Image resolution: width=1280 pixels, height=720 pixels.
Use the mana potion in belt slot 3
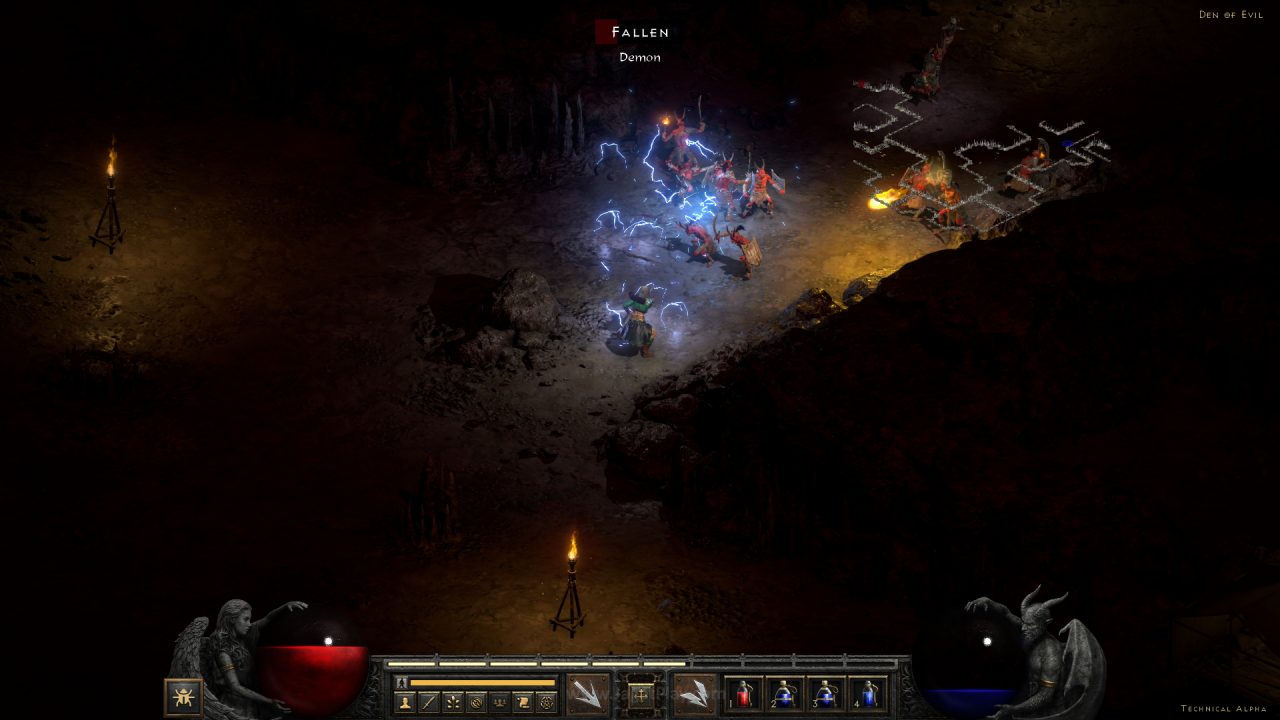(826, 694)
